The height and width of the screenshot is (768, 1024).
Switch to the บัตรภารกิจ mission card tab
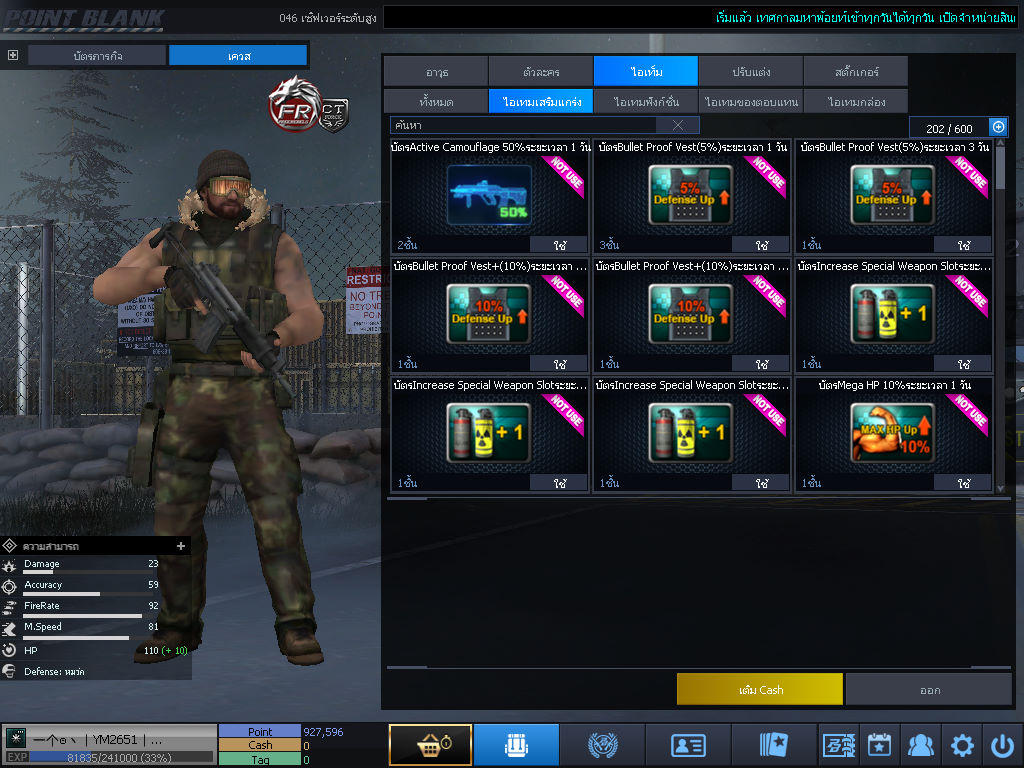(x=97, y=55)
